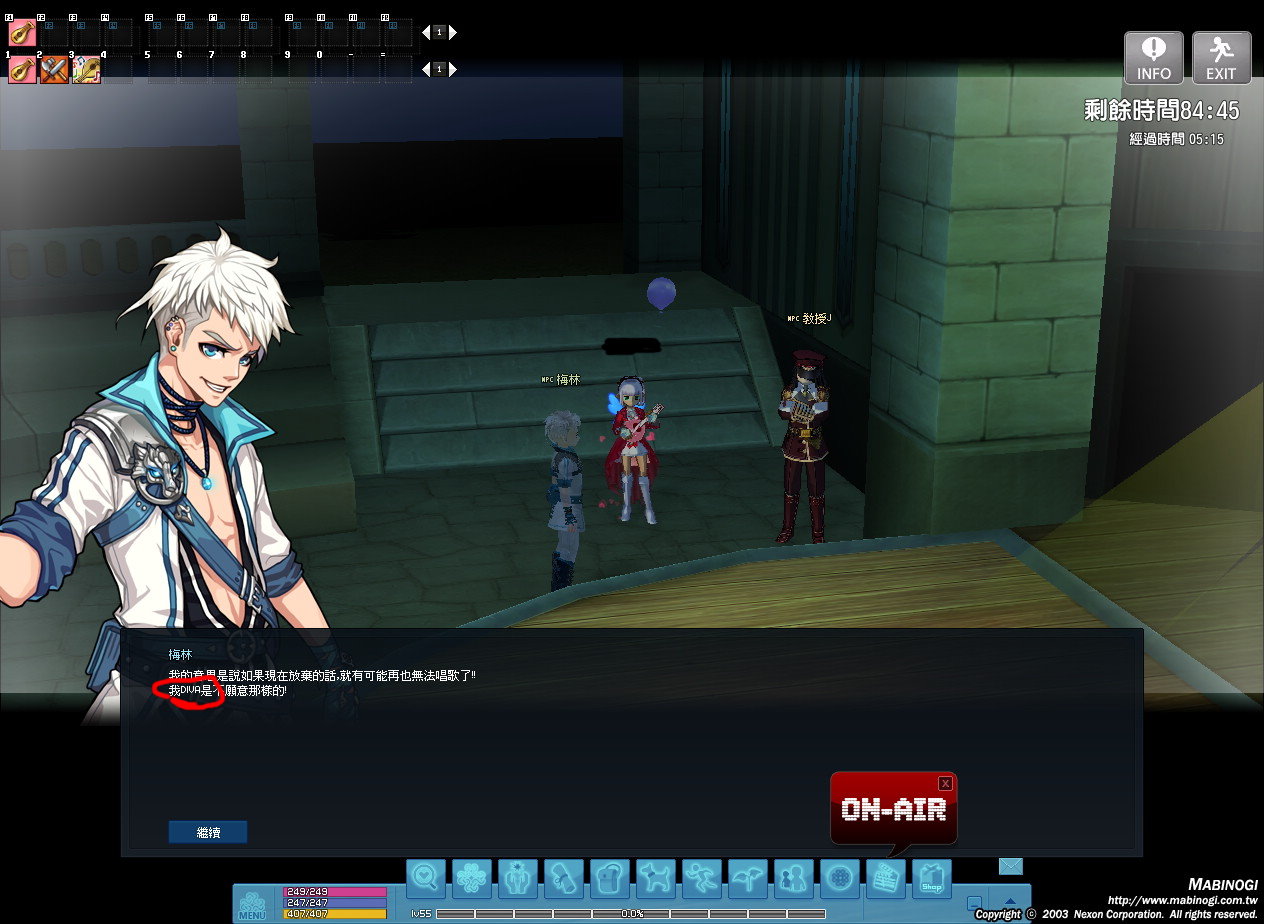This screenshot has width=1264, height=924.
Task: Open the two-people friends icon
Action: [794, 879]
